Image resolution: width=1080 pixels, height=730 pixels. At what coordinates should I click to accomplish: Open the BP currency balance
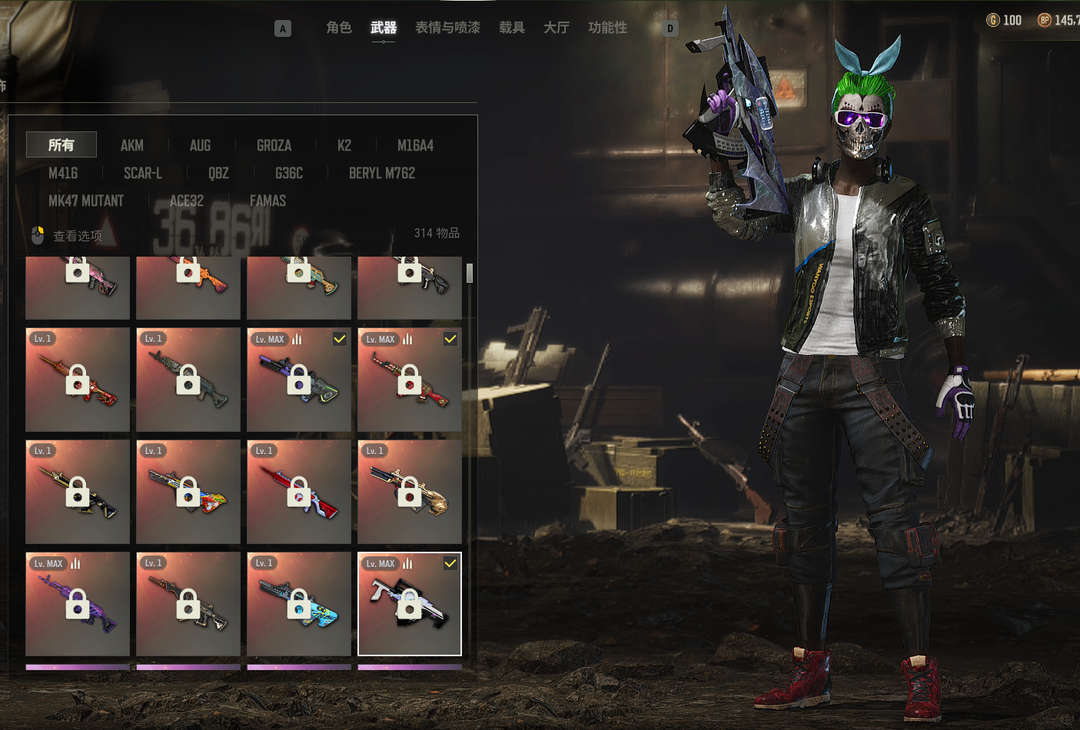click(x=1058, y=20)
